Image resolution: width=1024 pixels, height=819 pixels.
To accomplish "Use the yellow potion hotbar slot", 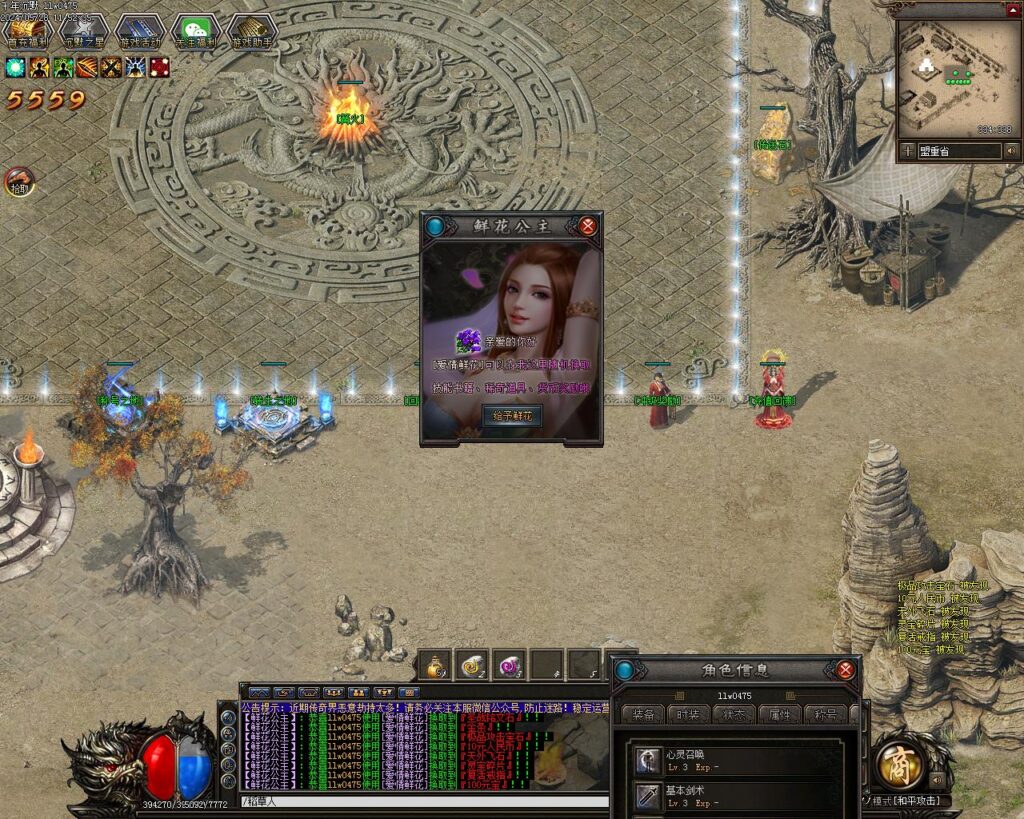I will click(436, 664).
